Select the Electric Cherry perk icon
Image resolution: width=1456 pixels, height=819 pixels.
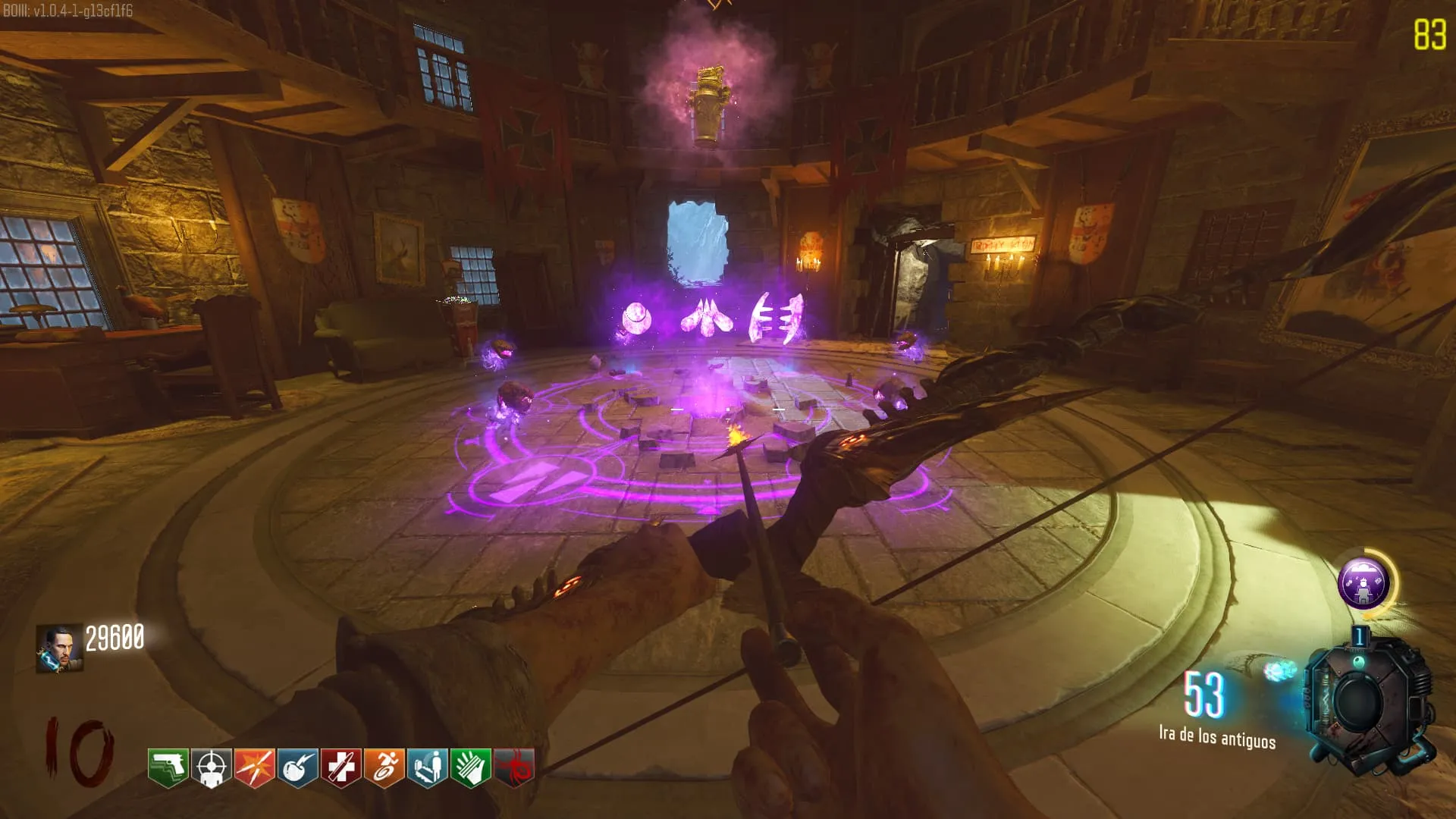point(297,767)
